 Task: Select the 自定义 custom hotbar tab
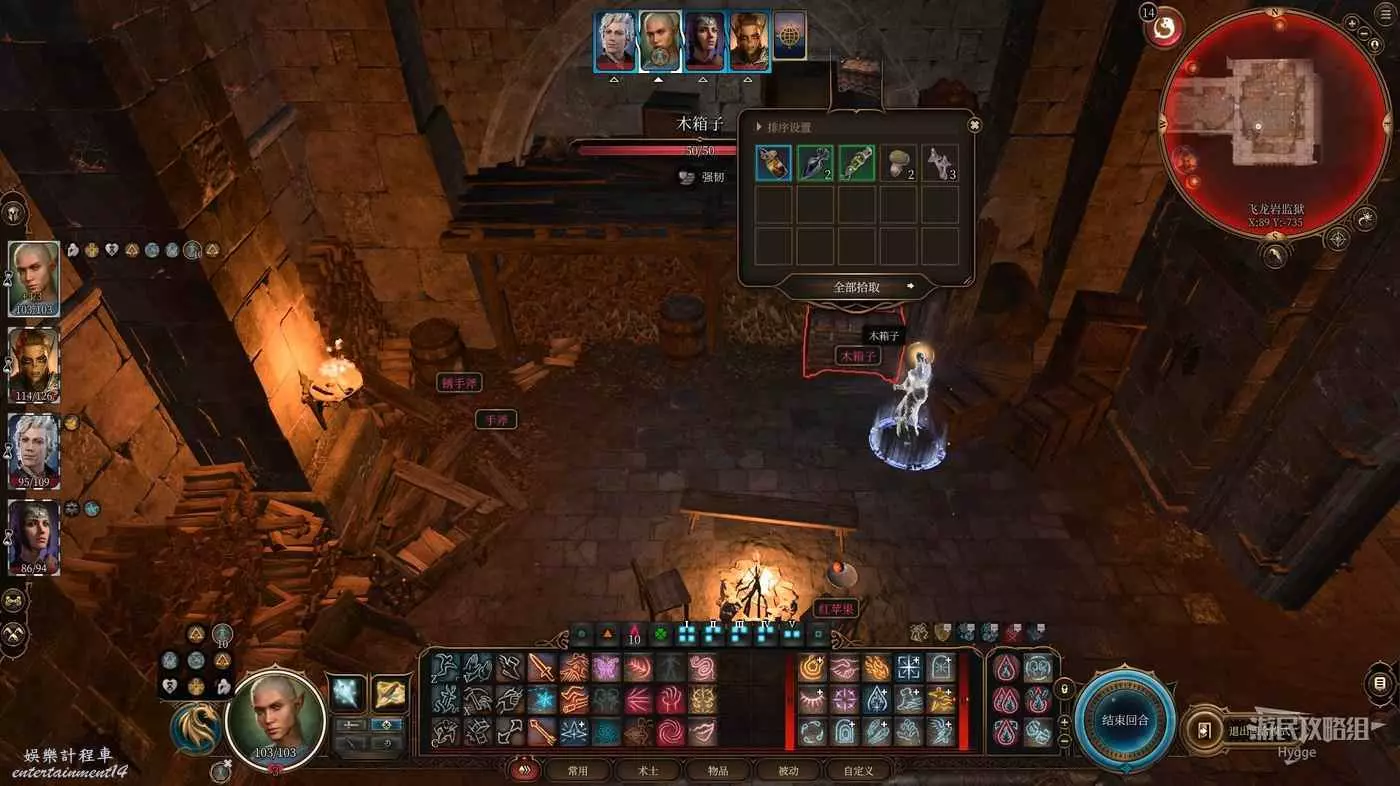click(858, 771)
